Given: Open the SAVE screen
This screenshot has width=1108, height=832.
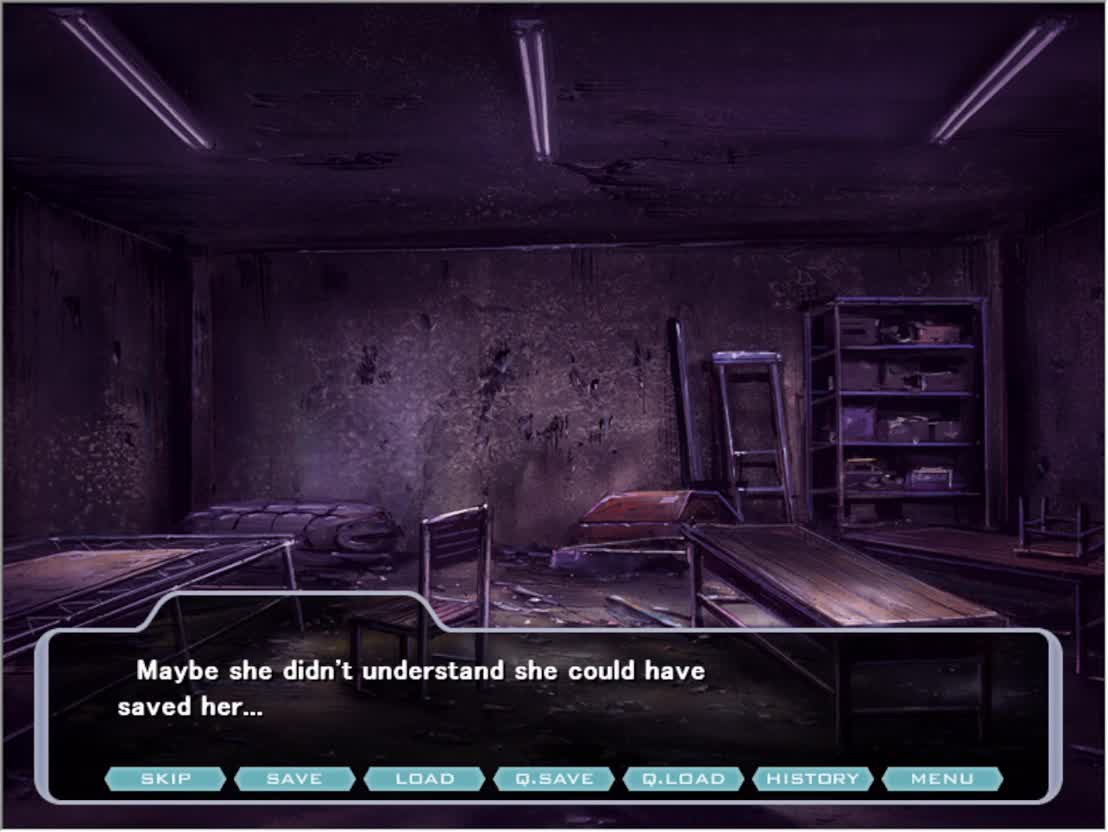Looking at the screenshot, I should click(295, 779).
